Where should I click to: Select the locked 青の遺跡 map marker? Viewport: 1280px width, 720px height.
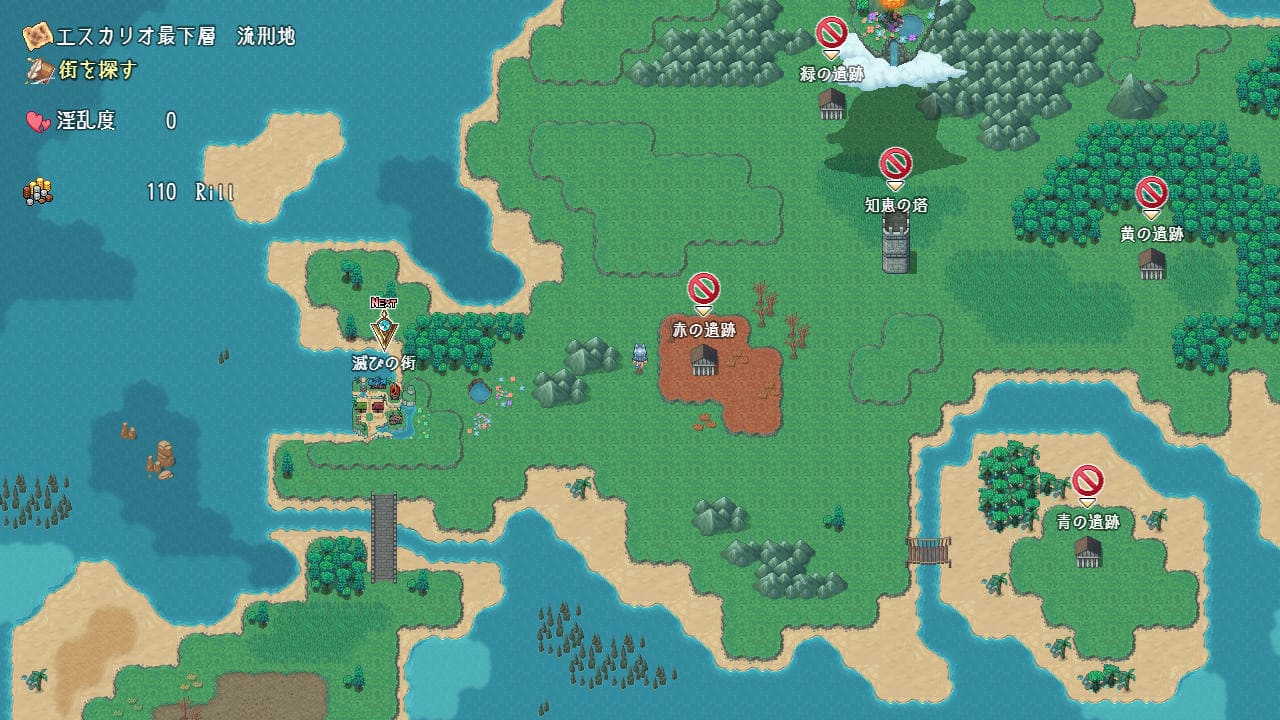click(1088, 482)
